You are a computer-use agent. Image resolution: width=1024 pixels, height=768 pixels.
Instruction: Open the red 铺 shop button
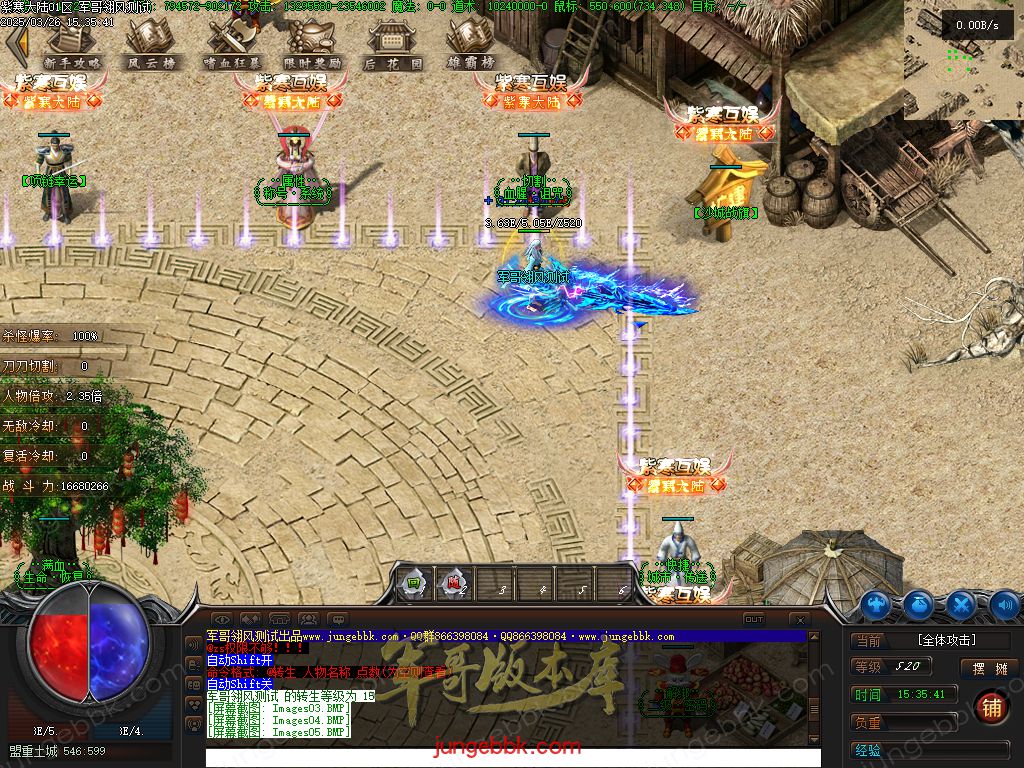click(x=991, y=707)
